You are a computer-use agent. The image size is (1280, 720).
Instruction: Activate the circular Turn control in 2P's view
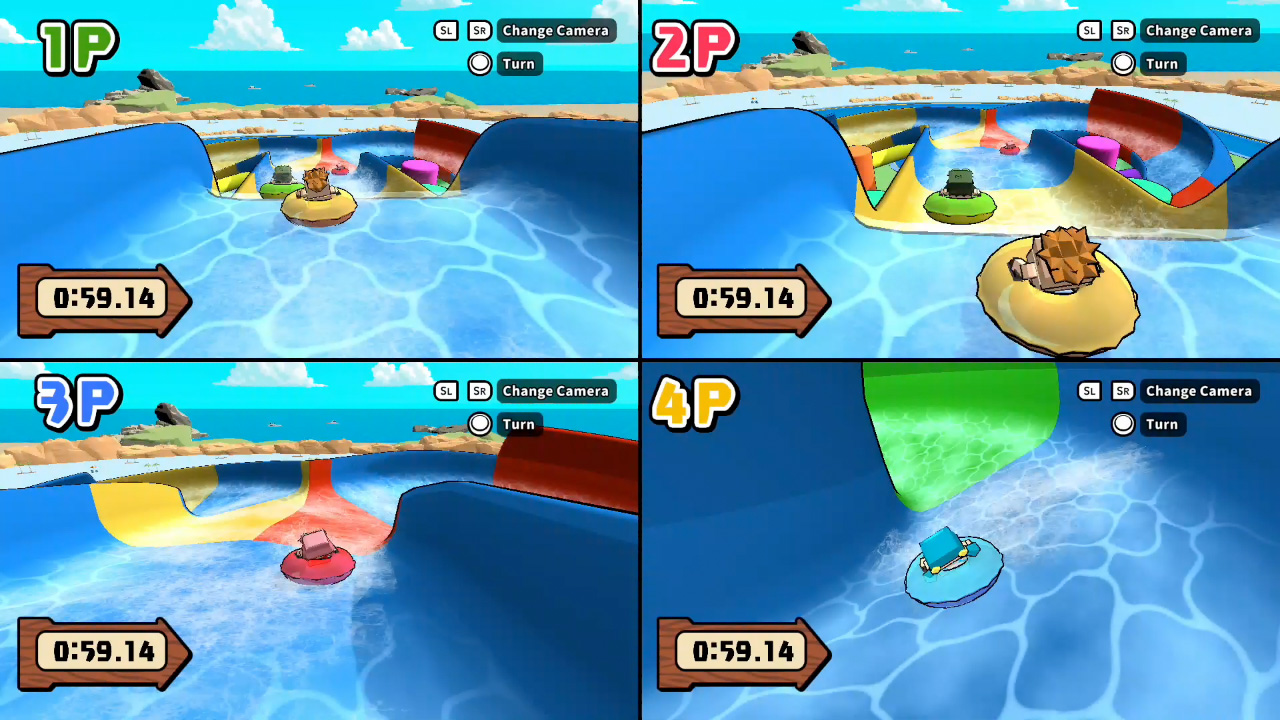tap(1123, 63)
